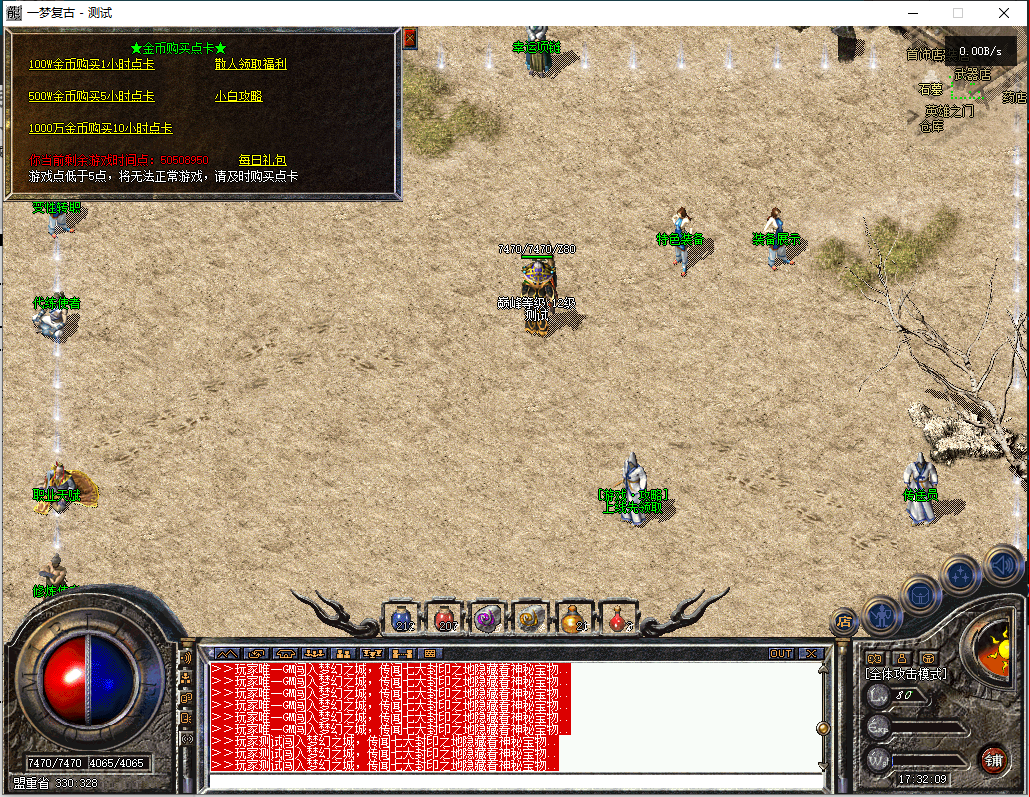Close the game window
This screenshot has height=797, width=1030.
1004,13
